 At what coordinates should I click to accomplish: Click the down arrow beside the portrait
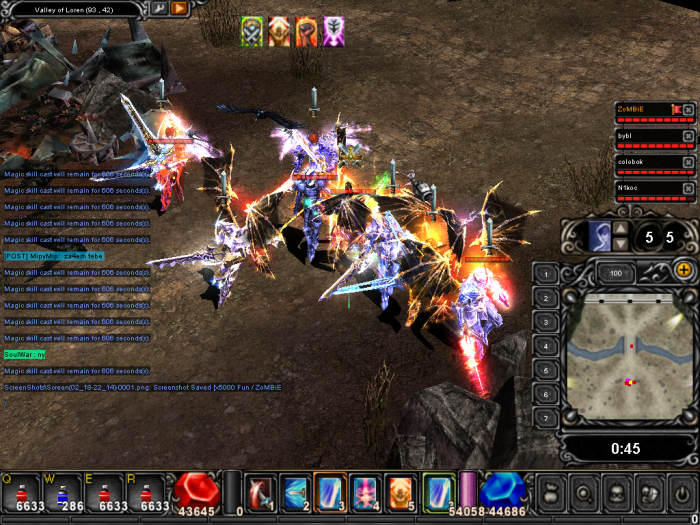620,244
